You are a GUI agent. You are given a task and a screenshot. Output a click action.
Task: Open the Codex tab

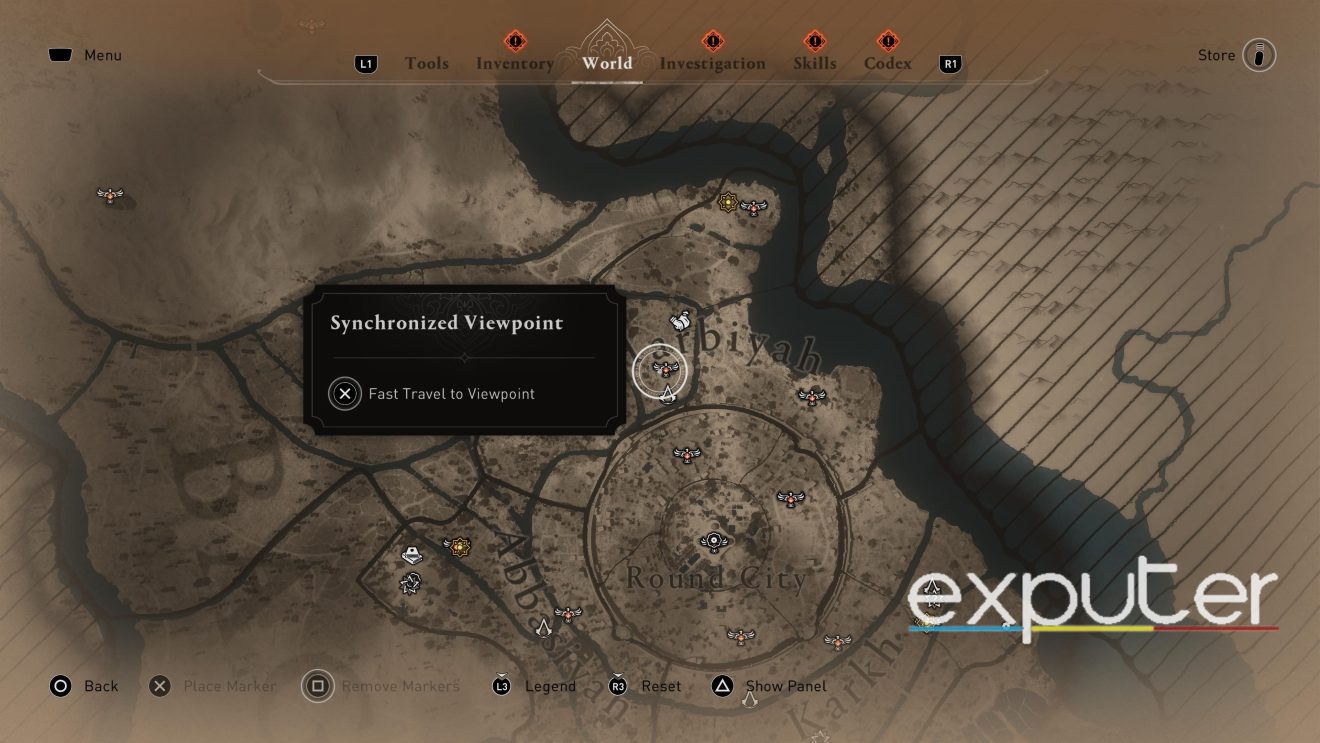[886, 63]
